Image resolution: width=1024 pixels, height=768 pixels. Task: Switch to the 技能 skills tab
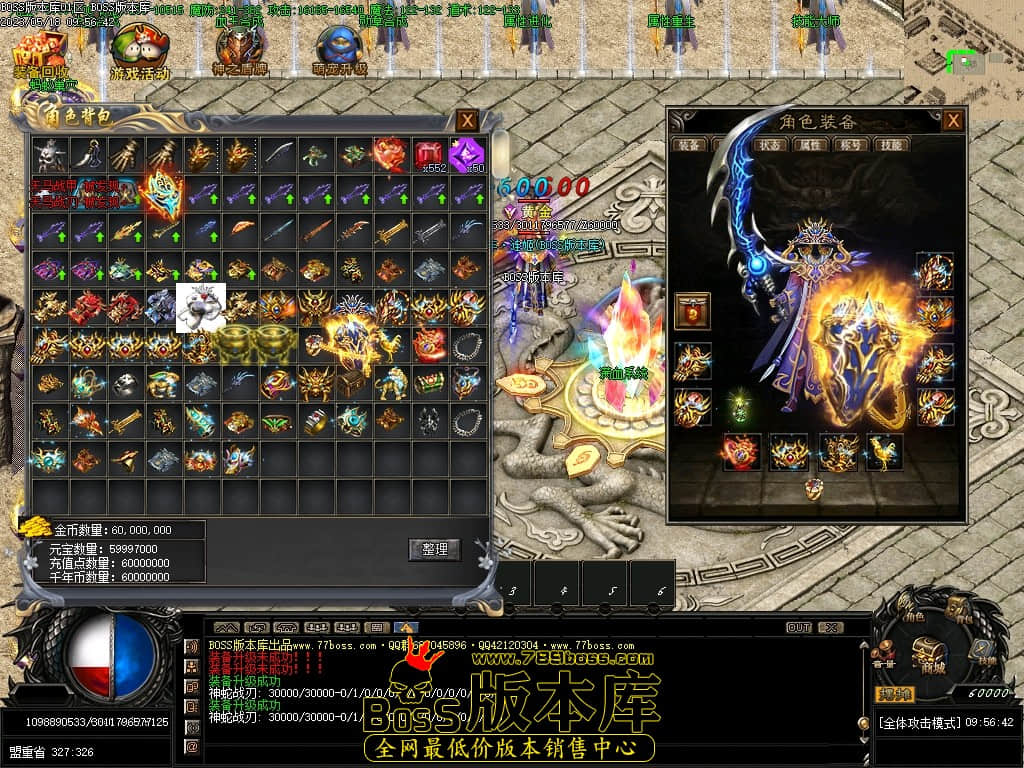892,144
